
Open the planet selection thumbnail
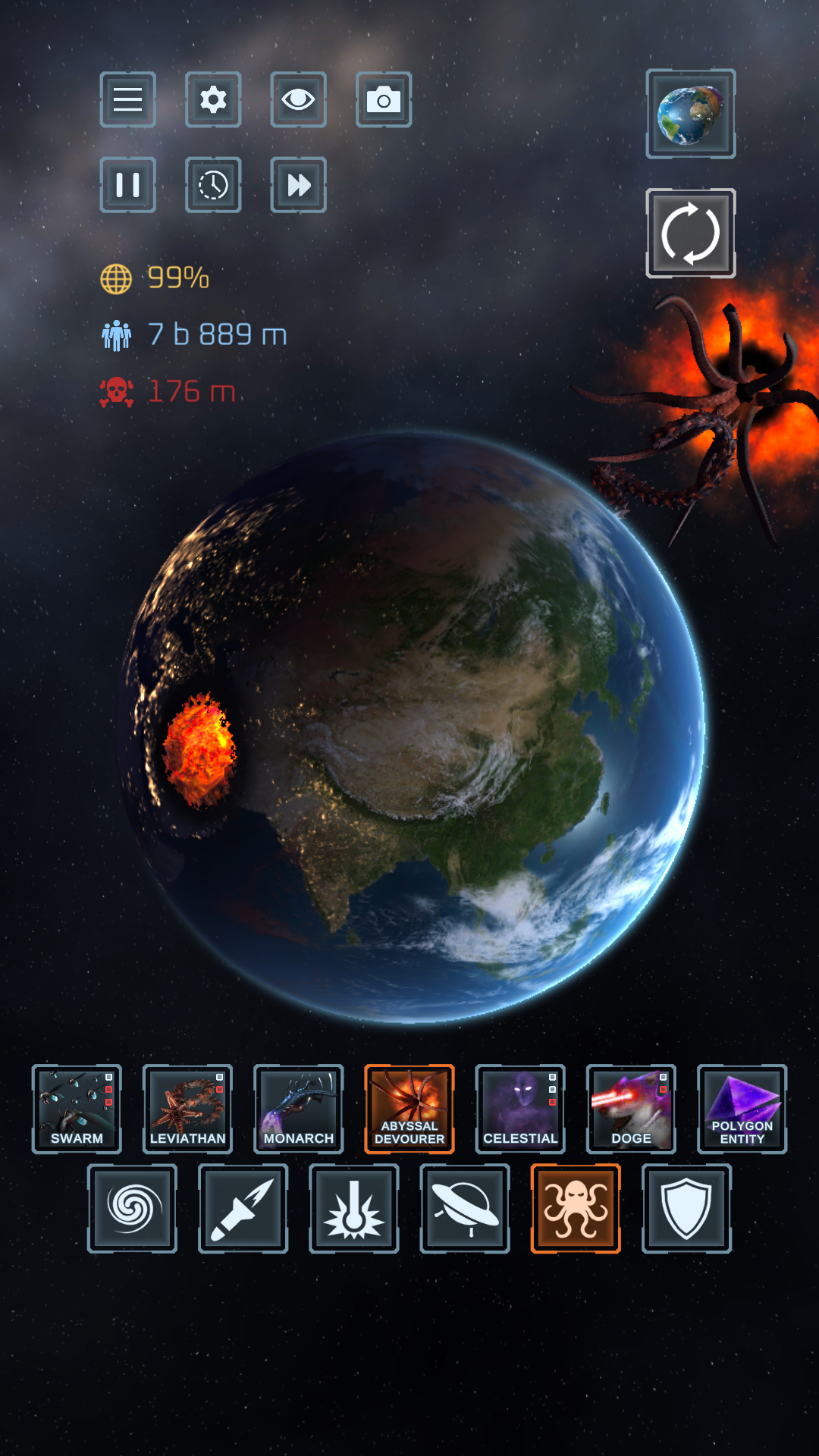pos(690,114)
